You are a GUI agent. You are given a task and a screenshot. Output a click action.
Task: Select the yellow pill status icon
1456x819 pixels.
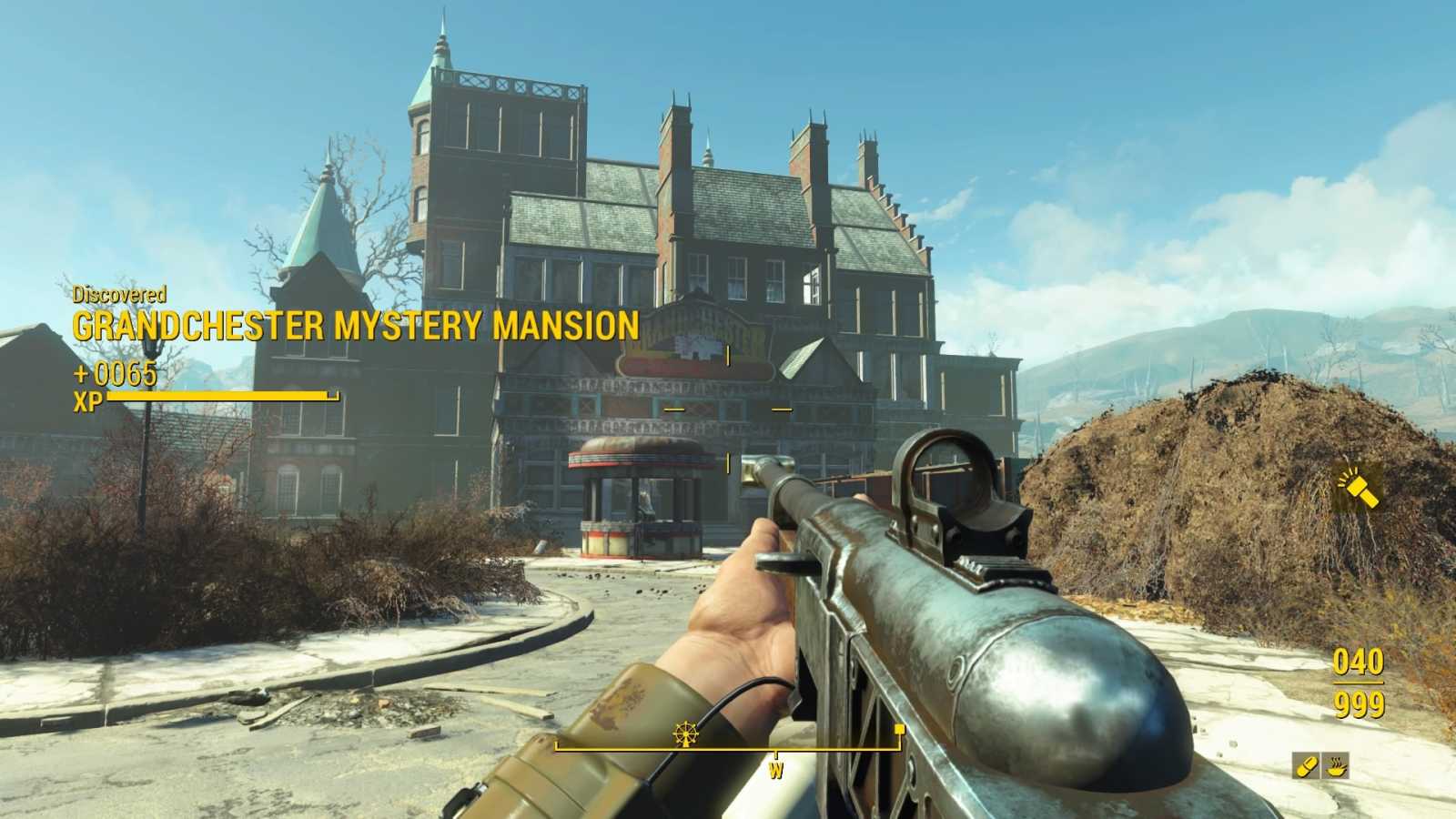pyautogui.click(x=1307, y=766)
